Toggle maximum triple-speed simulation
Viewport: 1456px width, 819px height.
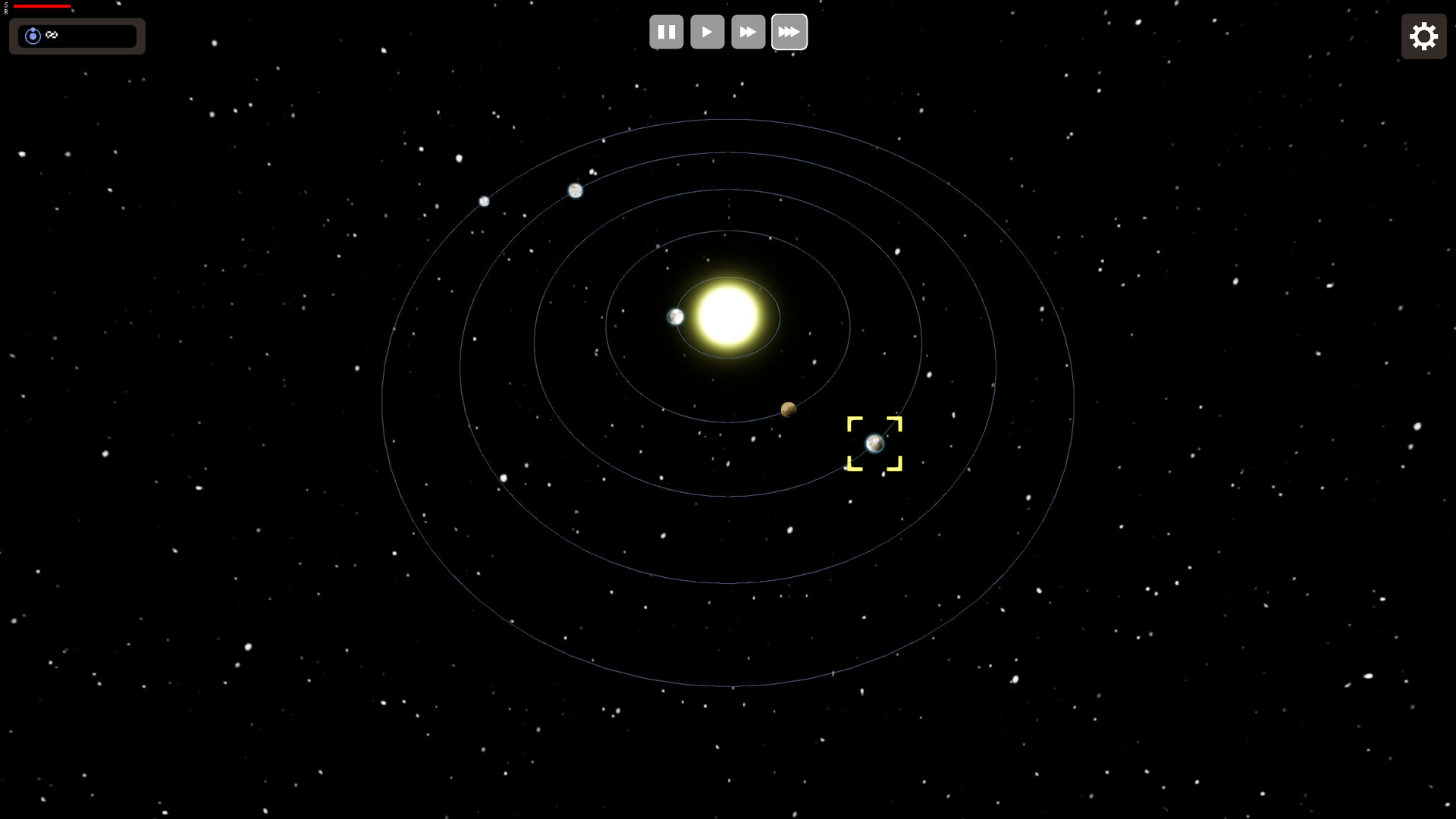[789, 31]
